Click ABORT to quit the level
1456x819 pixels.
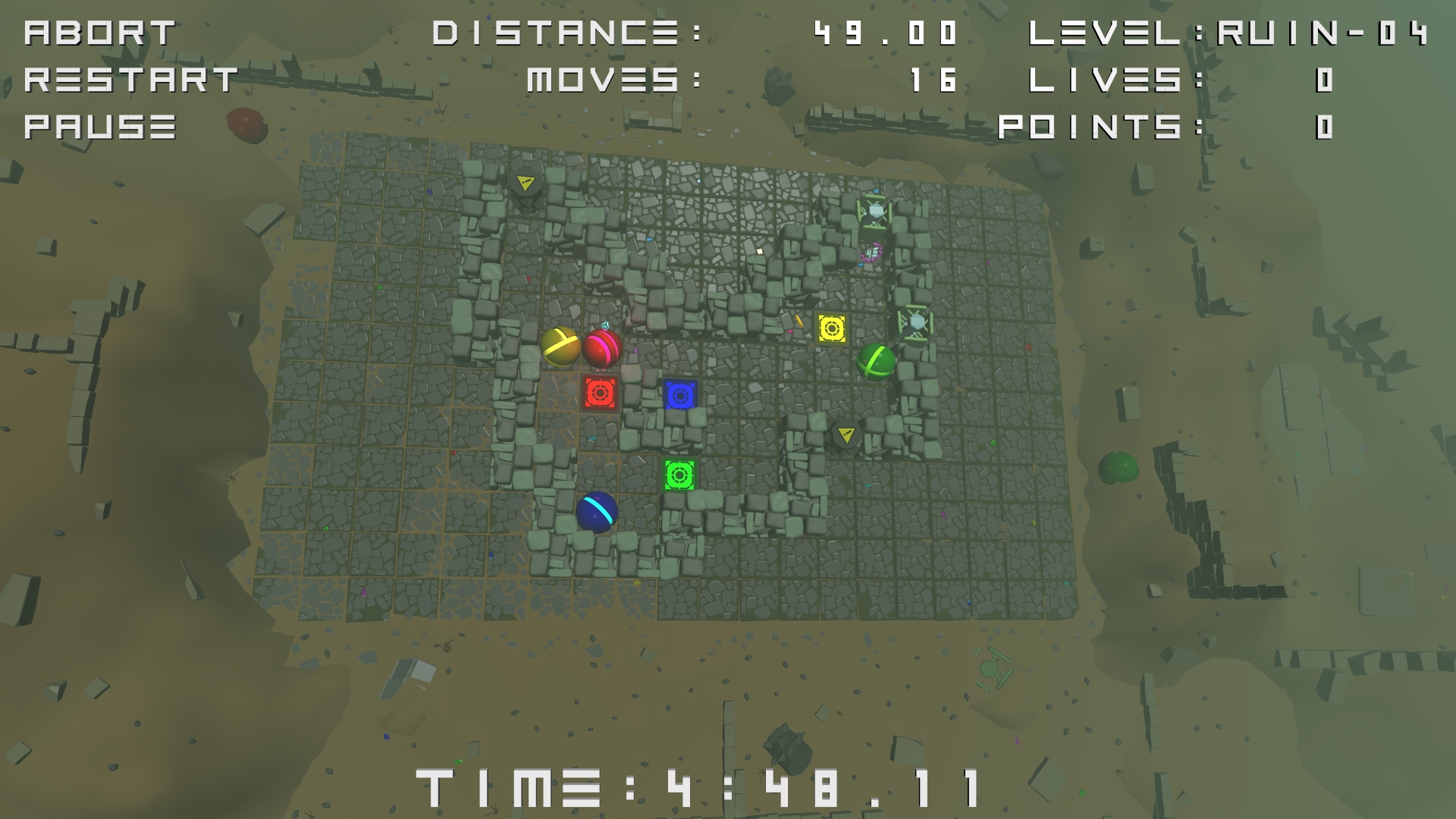(99, 32)
